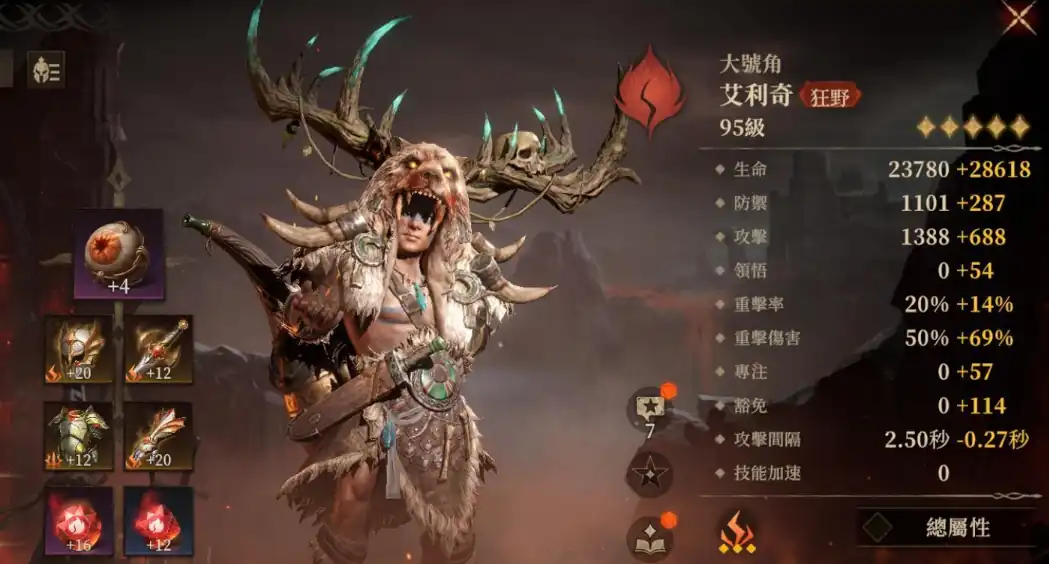This screenshot has width=1049, height=564.
Task: Select the eyeball relic slot +4
Action: [x=118, y=254]
